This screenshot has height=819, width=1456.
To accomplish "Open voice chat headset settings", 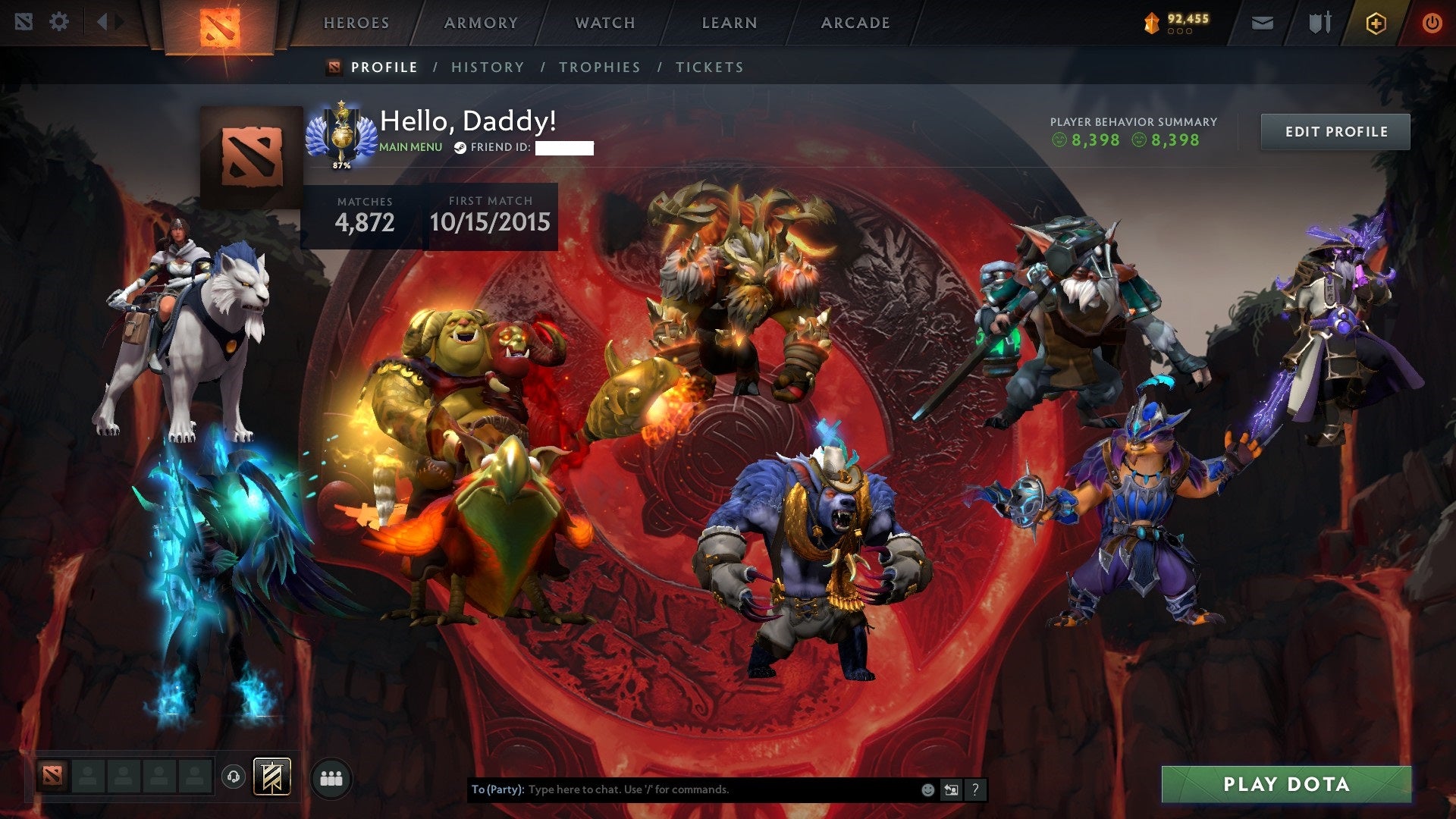I will click(234, 777).
